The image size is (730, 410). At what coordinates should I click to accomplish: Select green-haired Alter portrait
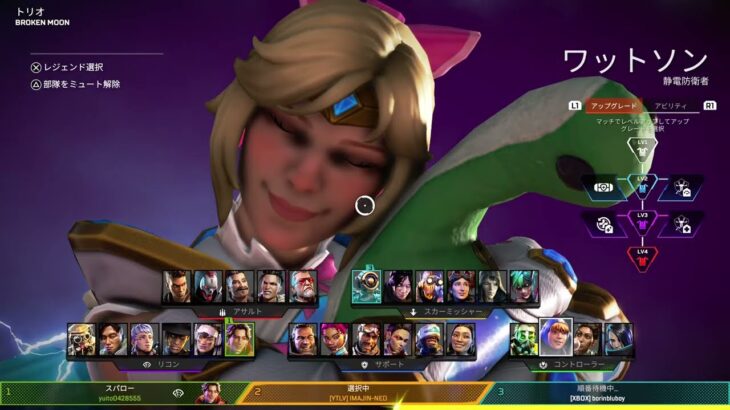(x=523, y=286)
